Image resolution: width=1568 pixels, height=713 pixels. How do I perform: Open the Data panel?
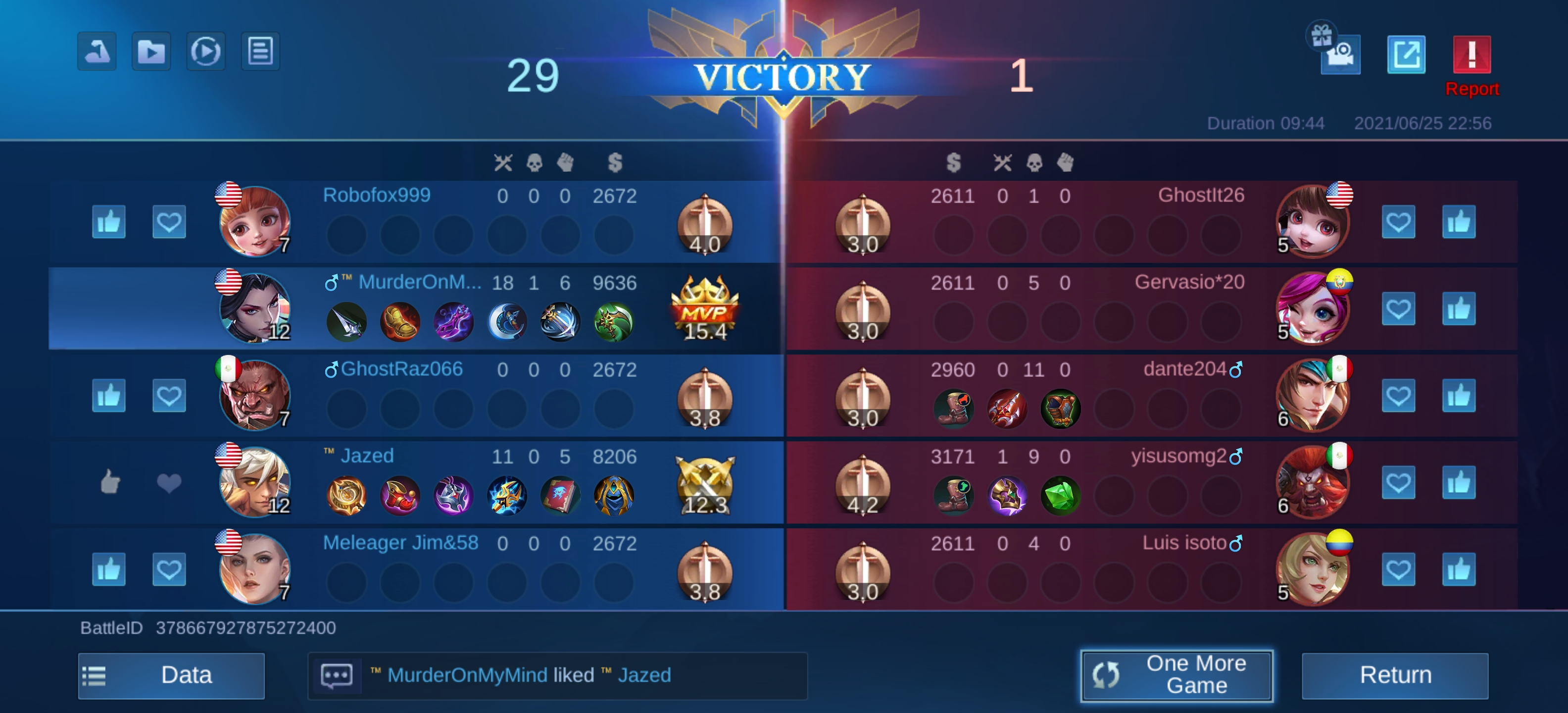point(171,675)
